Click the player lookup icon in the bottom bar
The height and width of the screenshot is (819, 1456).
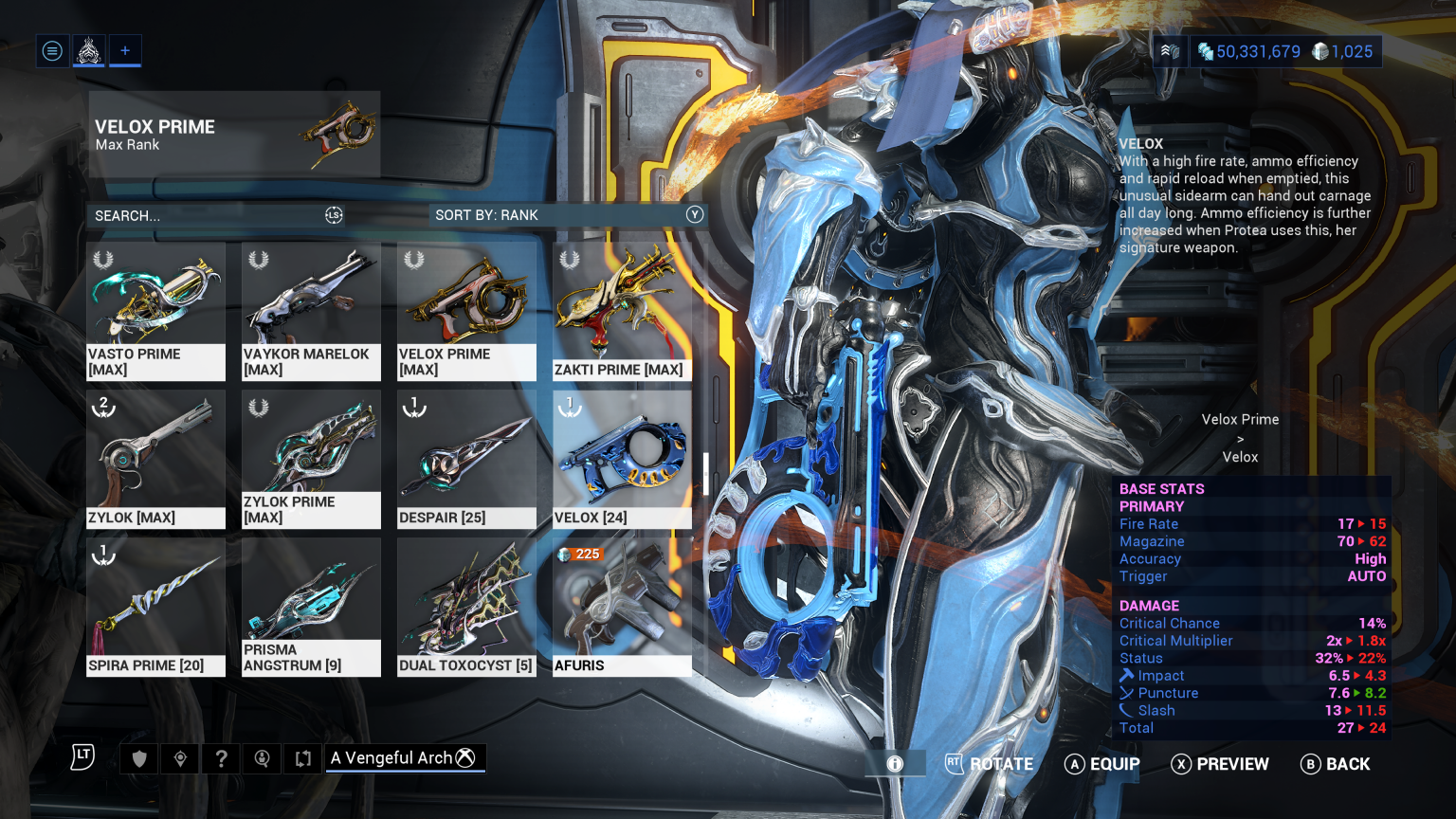click(262, 757)
